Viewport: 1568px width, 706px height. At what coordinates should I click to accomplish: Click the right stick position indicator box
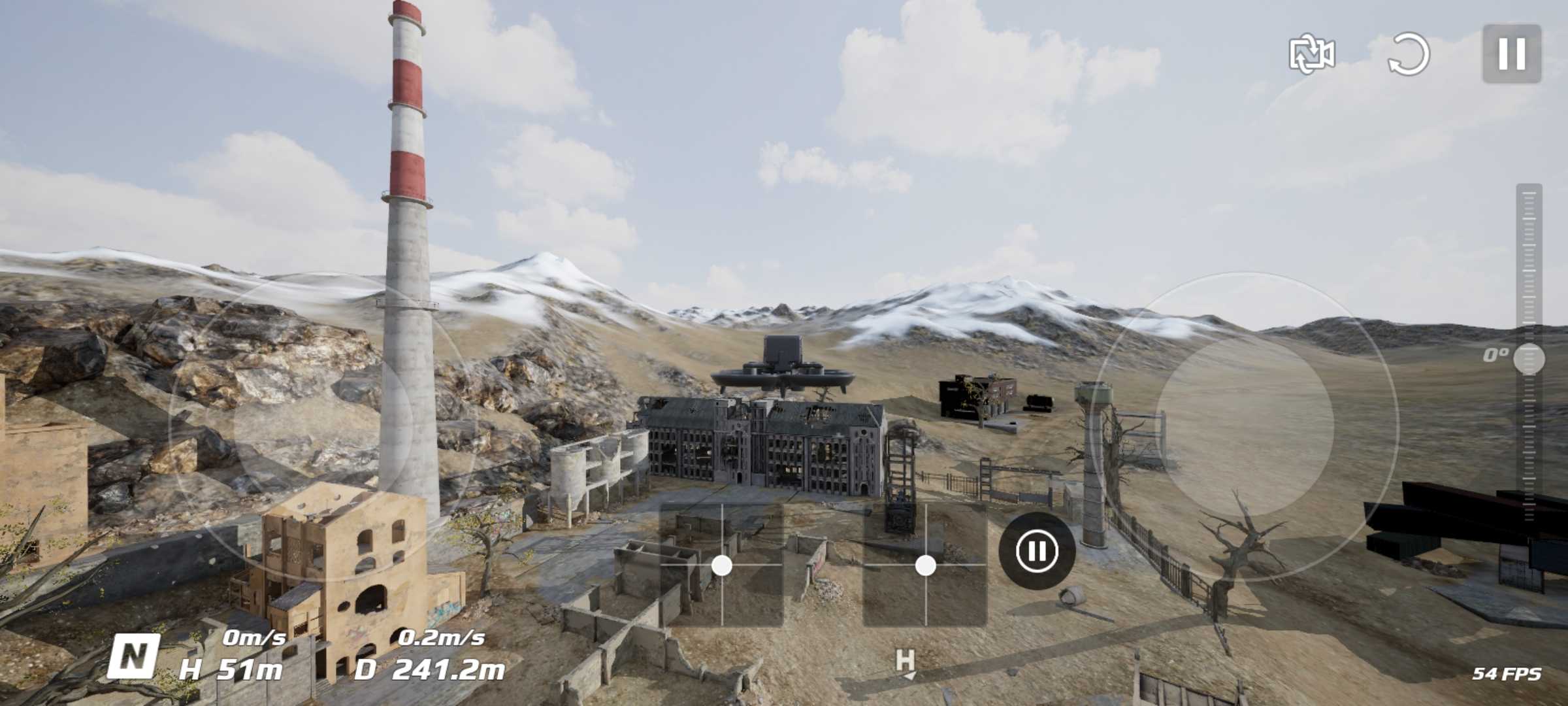[x=925, y=565]
